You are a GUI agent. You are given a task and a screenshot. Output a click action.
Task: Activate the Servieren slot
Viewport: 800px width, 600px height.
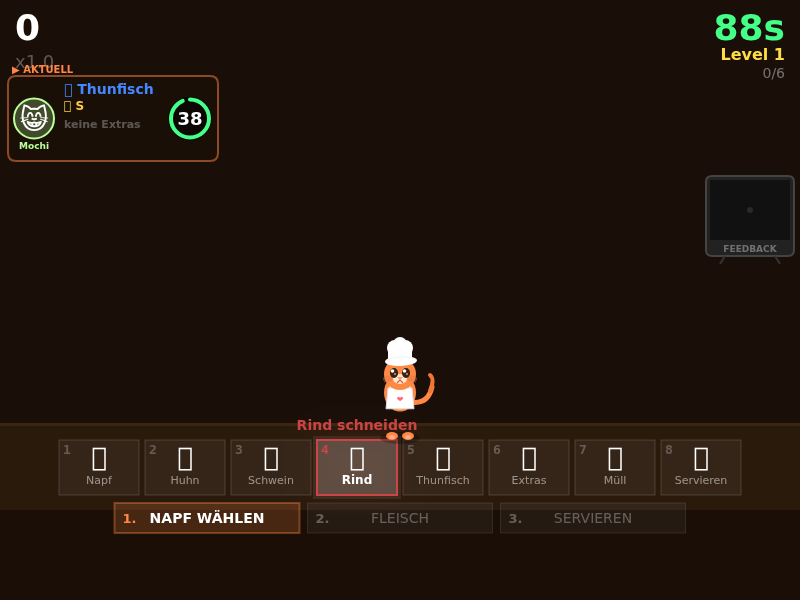coord(701,467)
